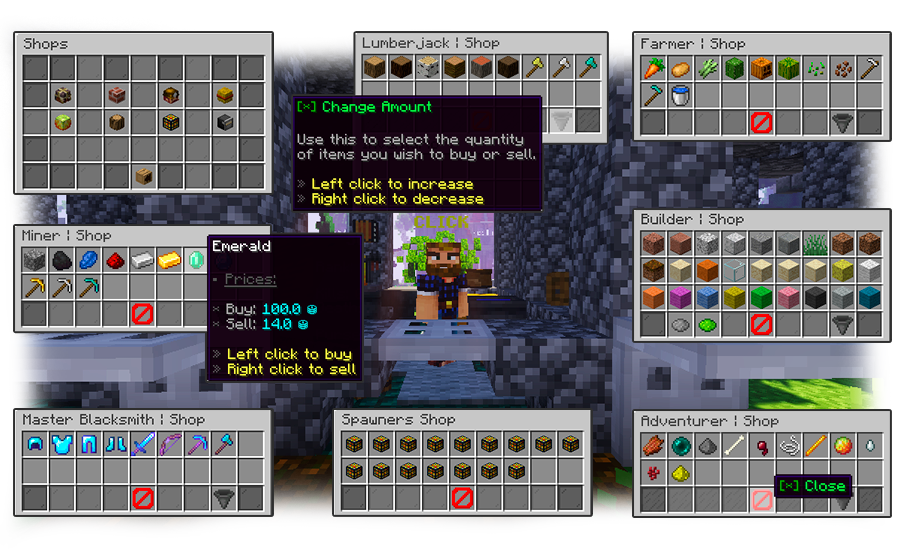Image resolution: width=900 pixels, height=550 pixels.
Task: Open the lime grass block category in Shops
Action: [x=61, y=122]
